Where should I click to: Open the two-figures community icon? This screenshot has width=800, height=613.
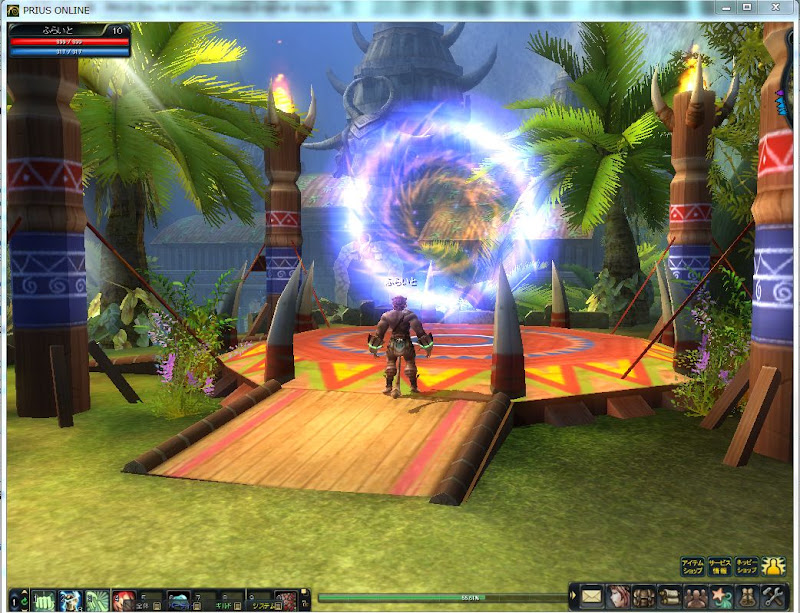[696, 598]
